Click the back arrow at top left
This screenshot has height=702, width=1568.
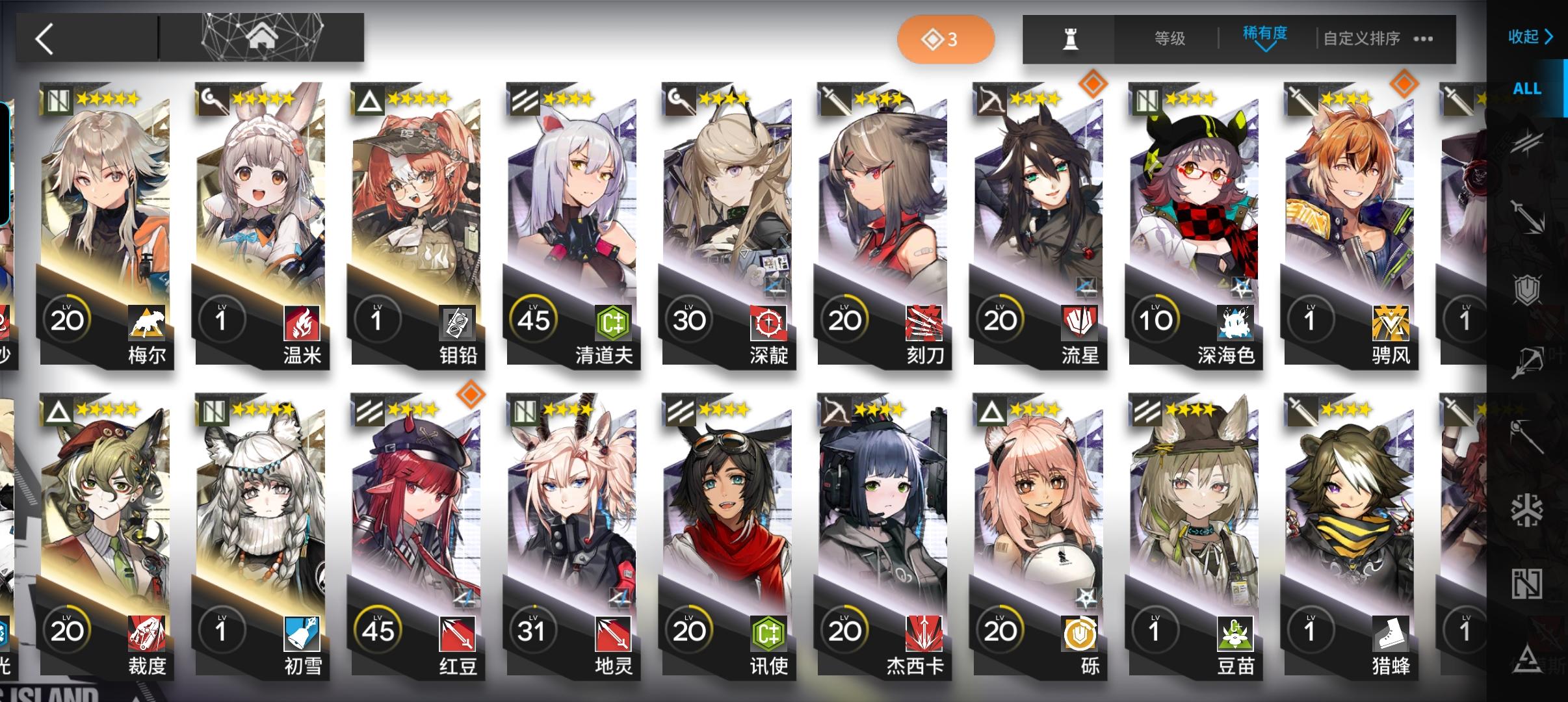point(44,38)
